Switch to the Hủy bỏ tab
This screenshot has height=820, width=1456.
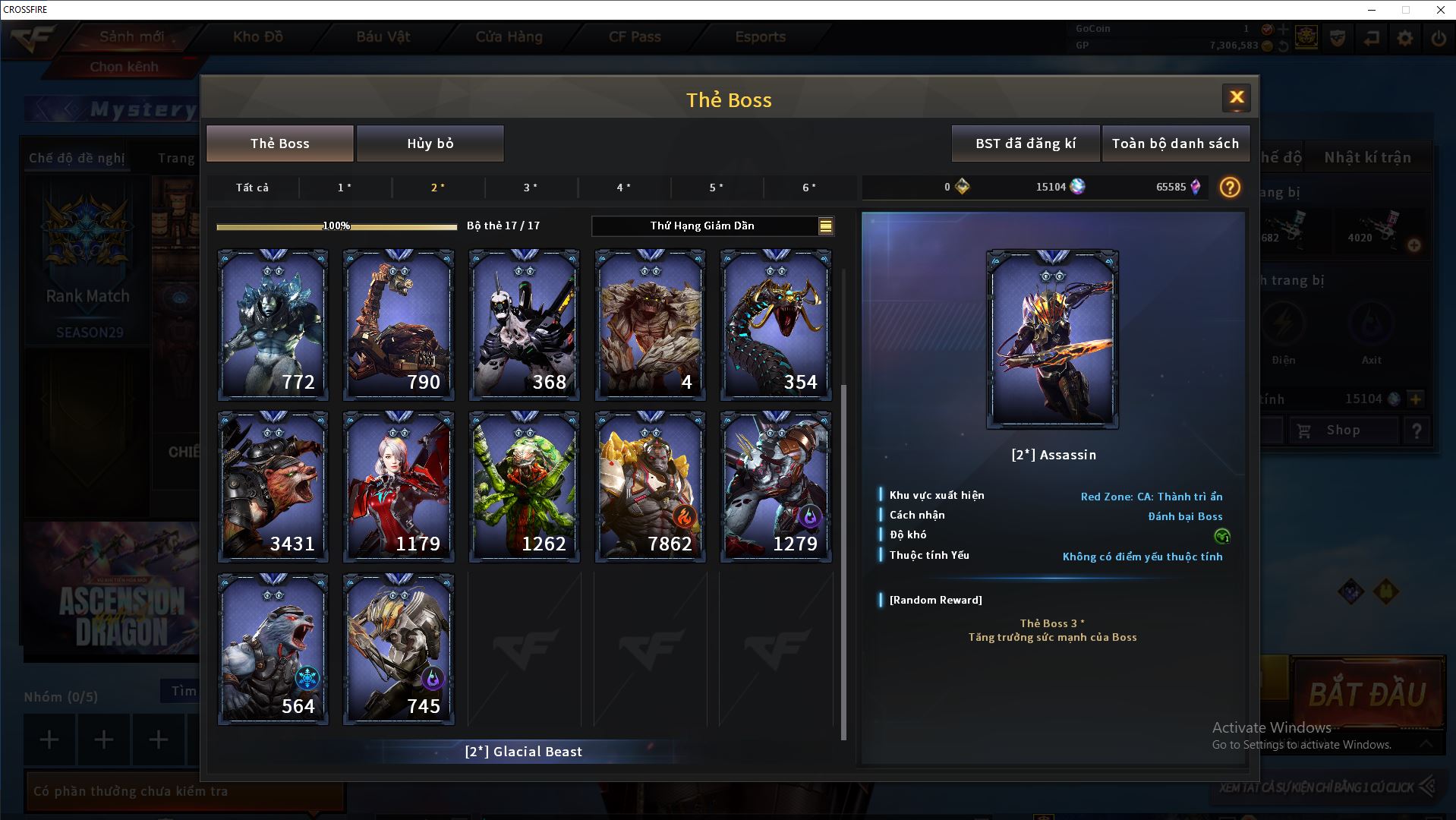[430, 143]
